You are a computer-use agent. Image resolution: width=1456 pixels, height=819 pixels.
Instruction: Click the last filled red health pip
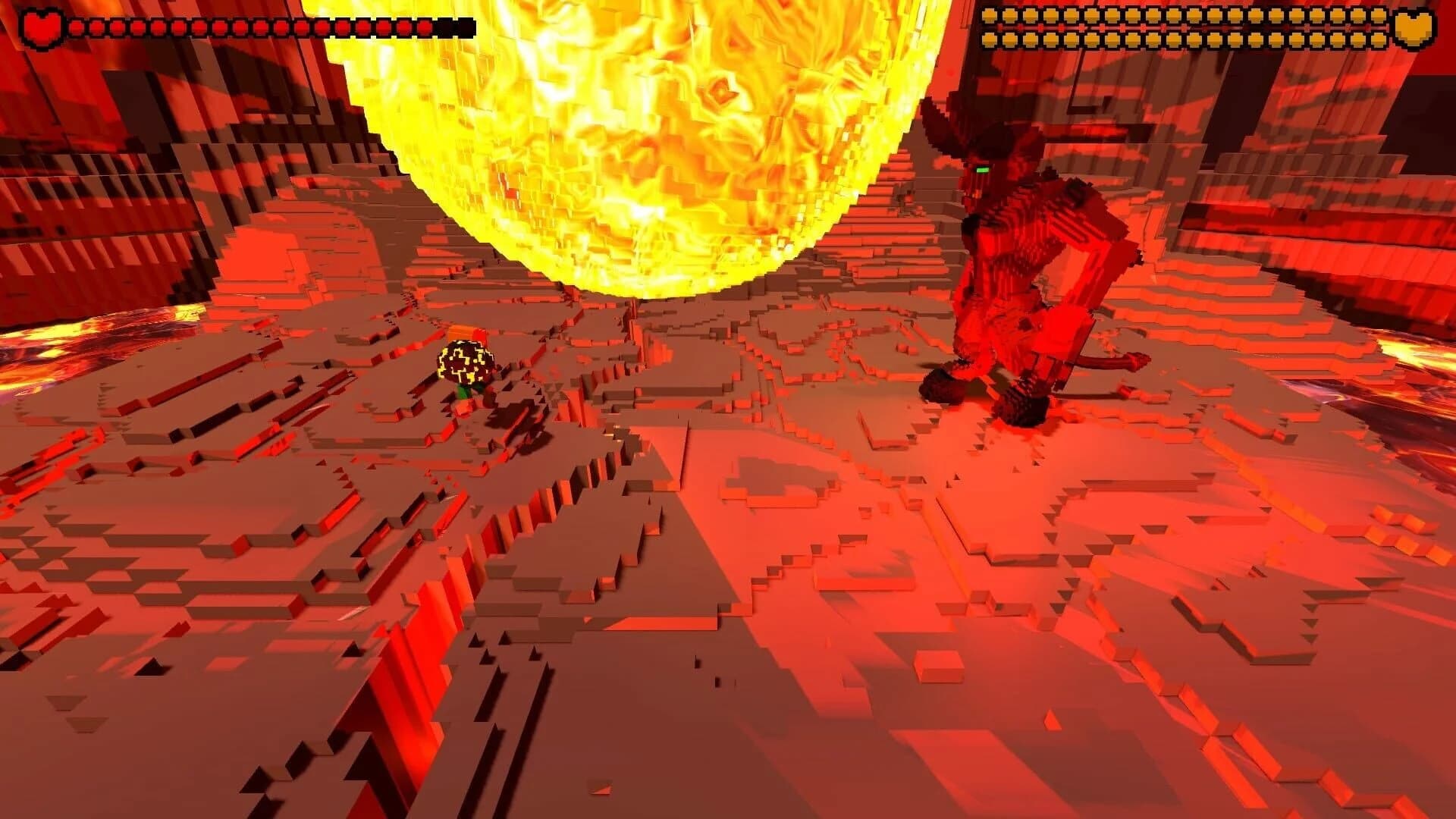coord(423,26)
